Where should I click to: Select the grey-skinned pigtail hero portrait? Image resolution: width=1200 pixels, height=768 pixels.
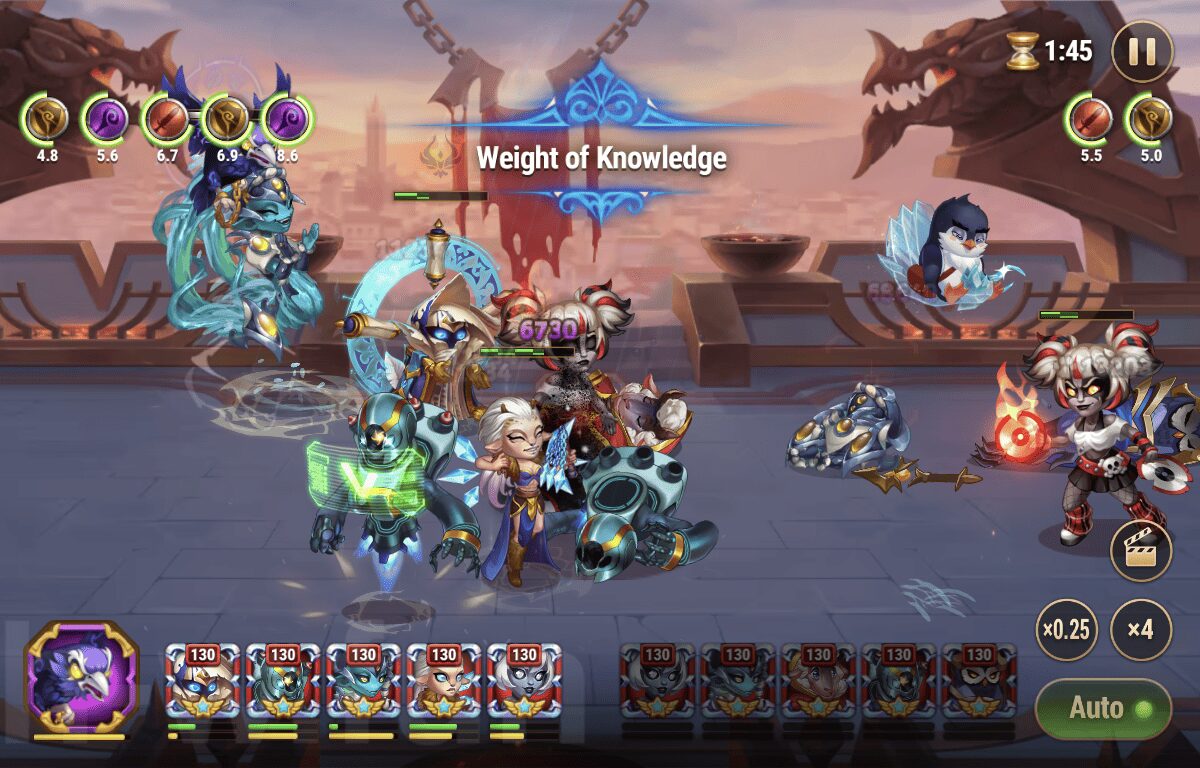[x=524, y=681]
